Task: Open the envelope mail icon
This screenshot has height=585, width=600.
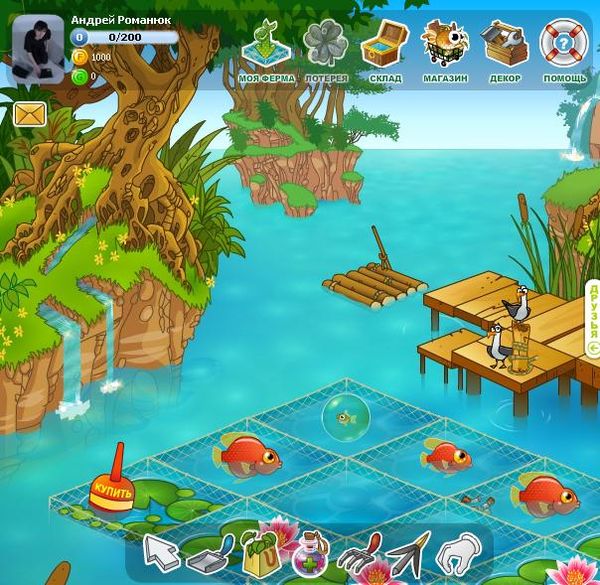Action: pos(30,114)
